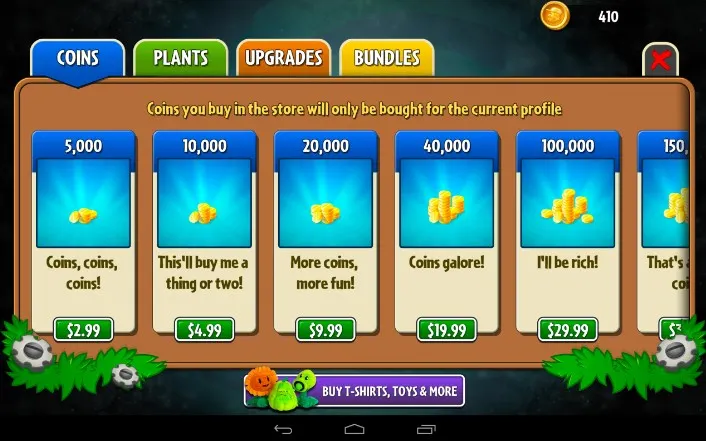Image resolution: width=706 pixels, height=441 pixels.
Task: Close the store with the red X
Action: tap(660, 60)
